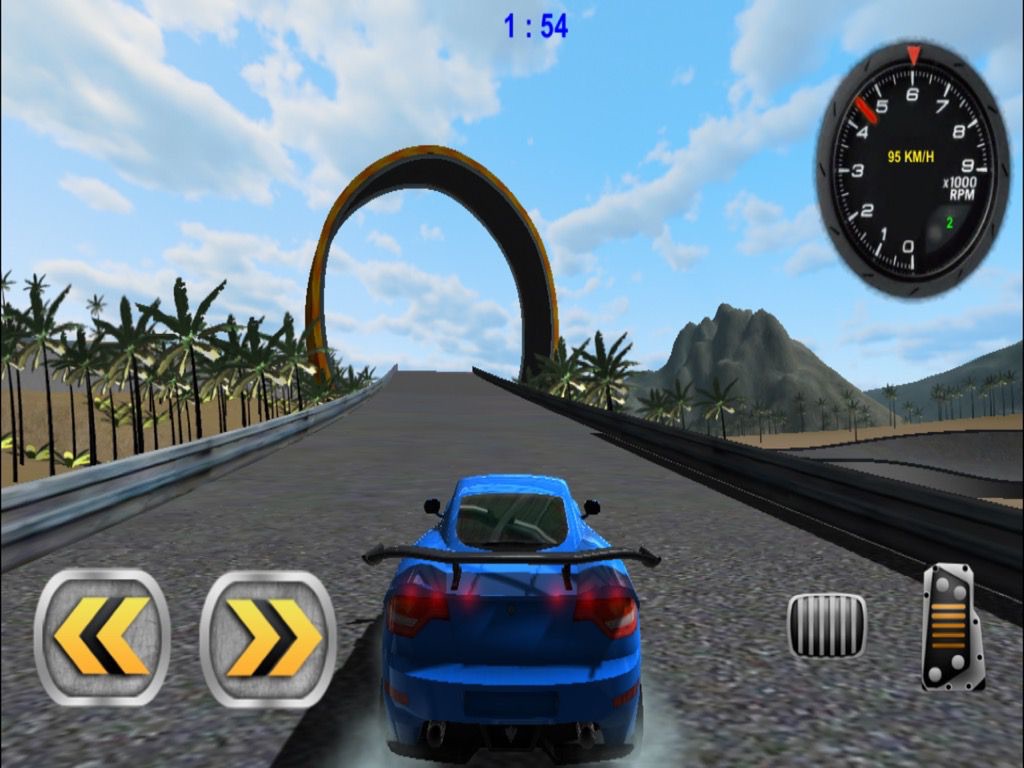Tap the left steering arrow button
Viewport: 1024px width, 768px height.
click(102, 636)
